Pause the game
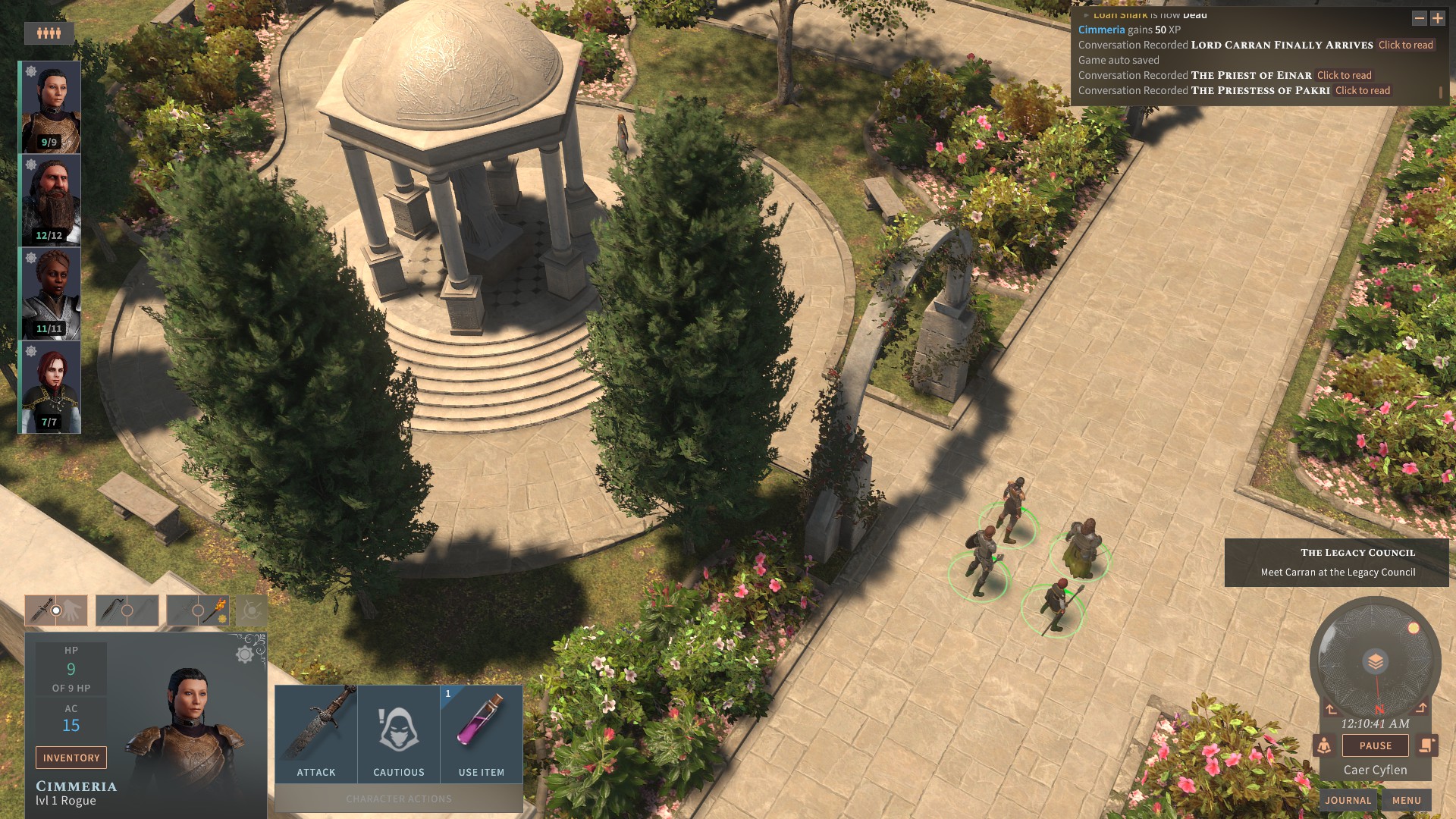Image resolution: width=1456 pixels, height=819 pixels. 1375,745
